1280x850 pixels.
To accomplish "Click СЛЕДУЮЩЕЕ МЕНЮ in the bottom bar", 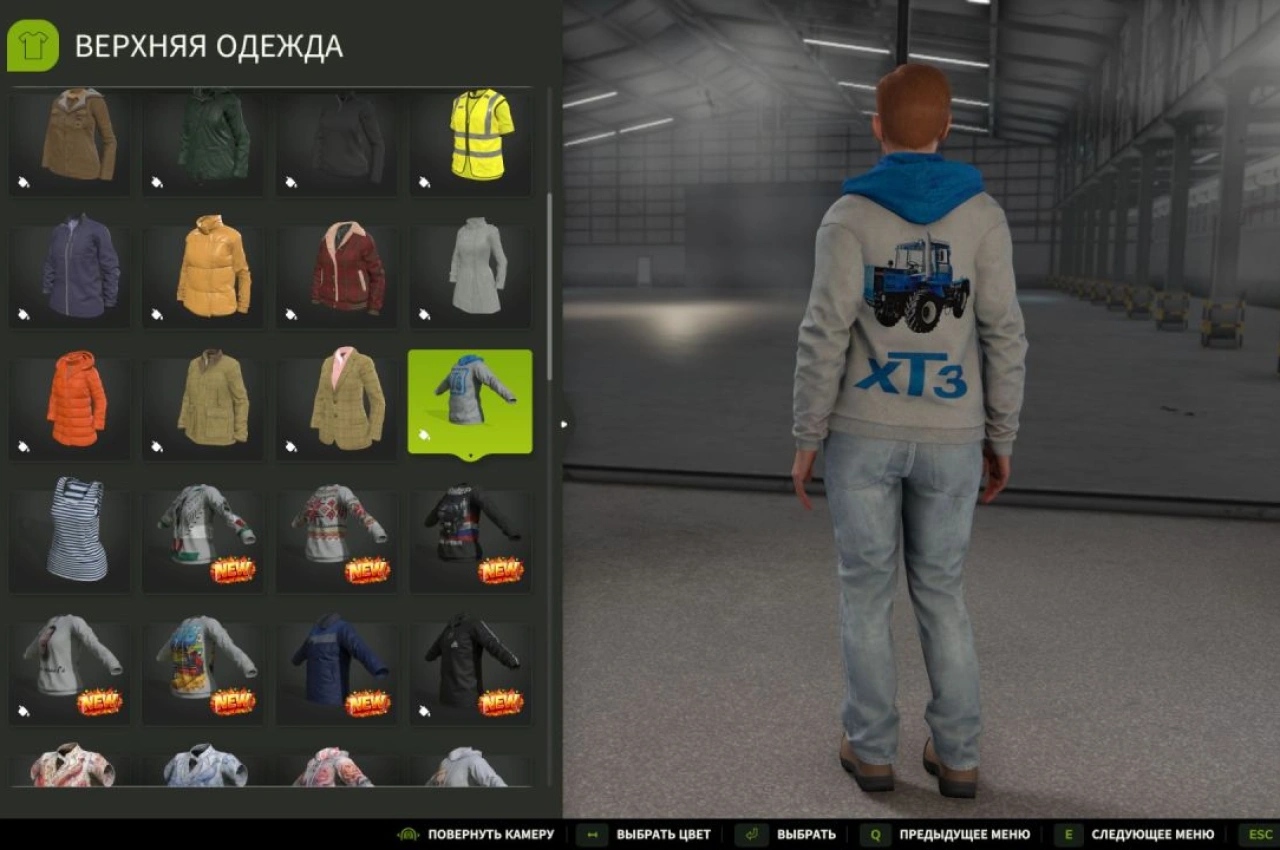I will pos(1155,834).
